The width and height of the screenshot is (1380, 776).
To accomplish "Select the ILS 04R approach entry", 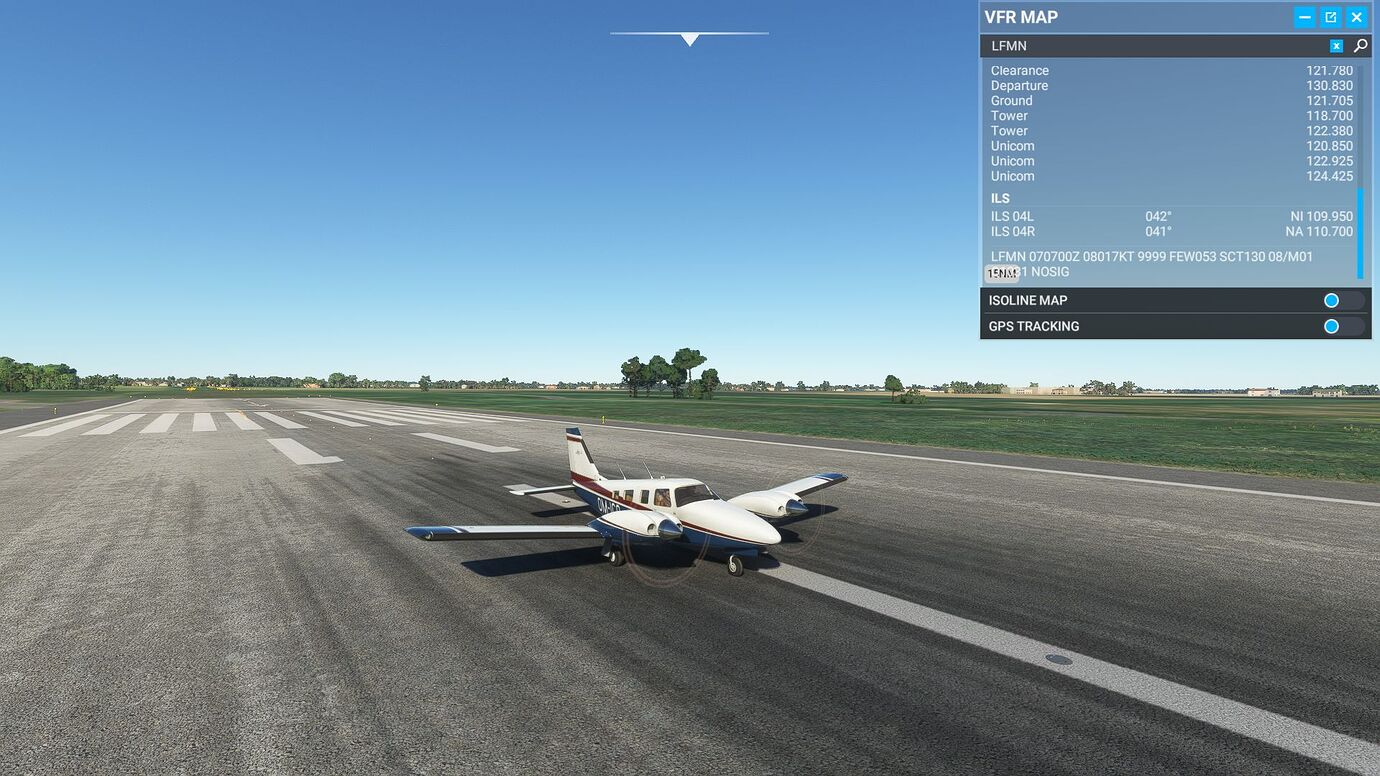I will click(1100, 231).
